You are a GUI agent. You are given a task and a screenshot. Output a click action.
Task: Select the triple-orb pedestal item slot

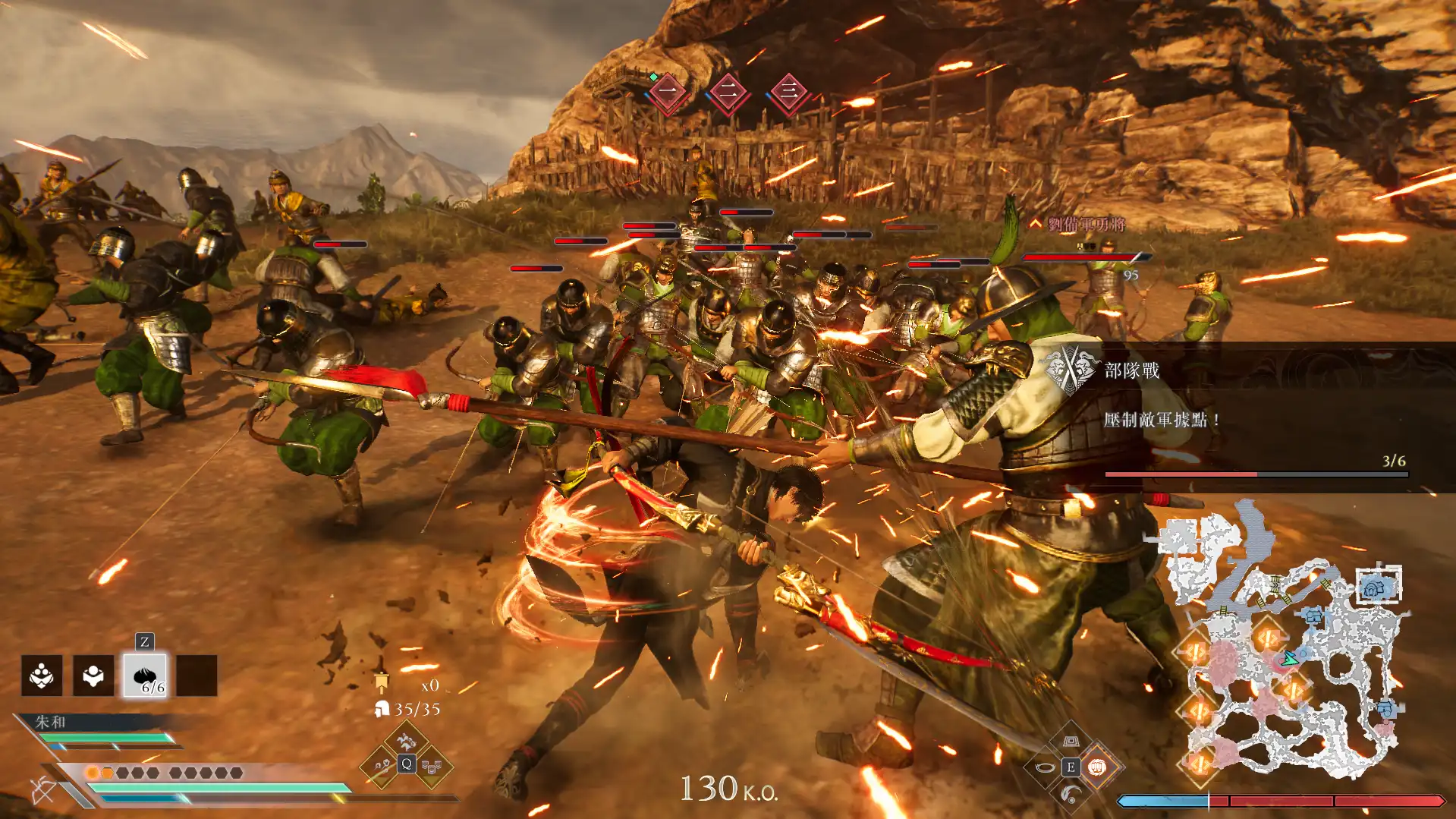42,676
